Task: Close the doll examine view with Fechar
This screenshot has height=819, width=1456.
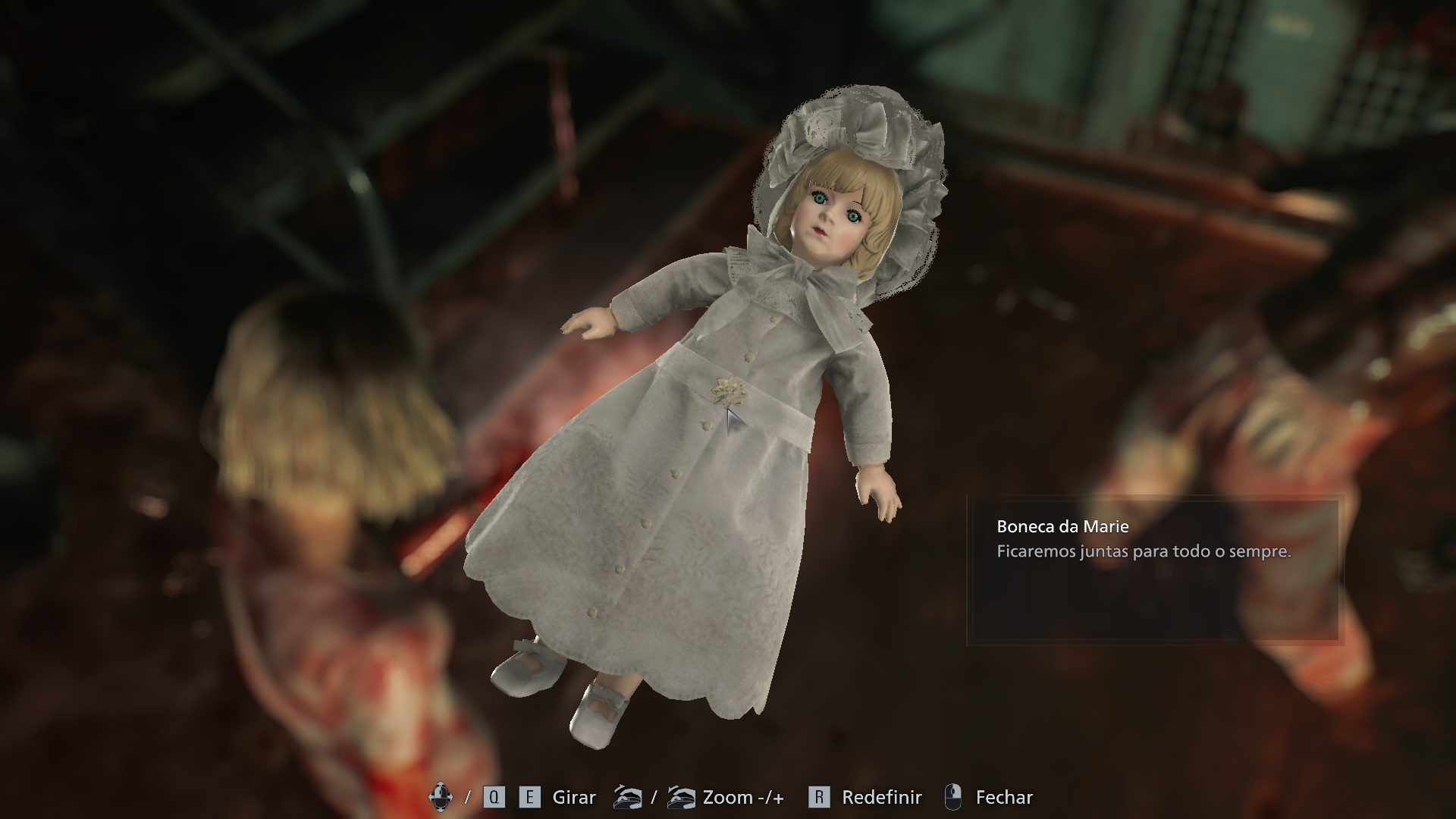Action: point(1003,797)
